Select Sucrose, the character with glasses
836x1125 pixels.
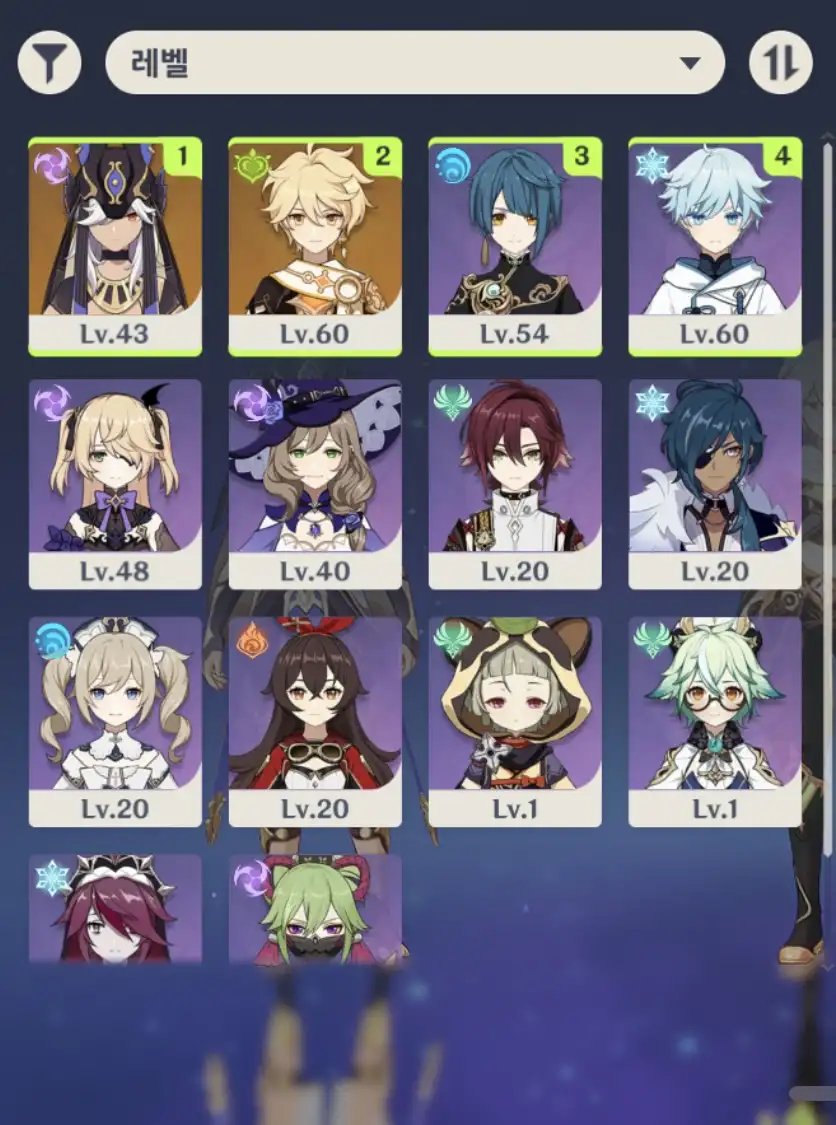[x=715, y=721]
